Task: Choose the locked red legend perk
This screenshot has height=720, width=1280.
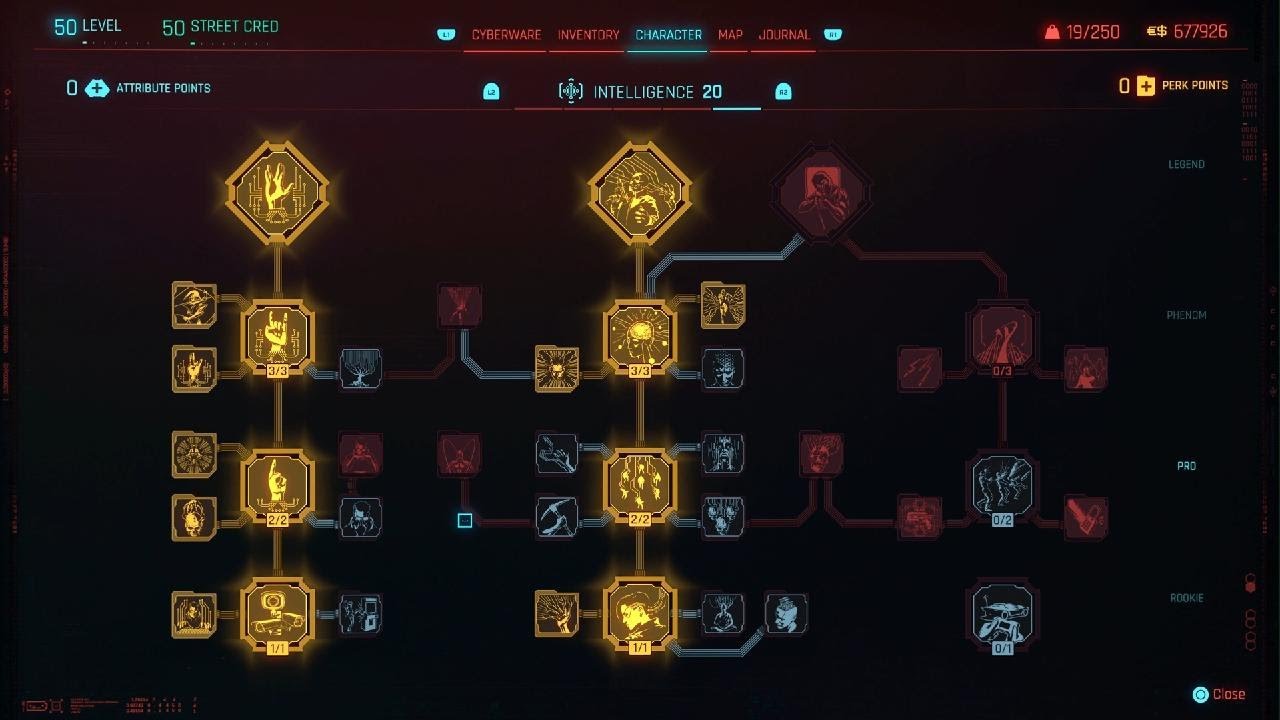Action: pyautogui.click(x=820, y=190)
